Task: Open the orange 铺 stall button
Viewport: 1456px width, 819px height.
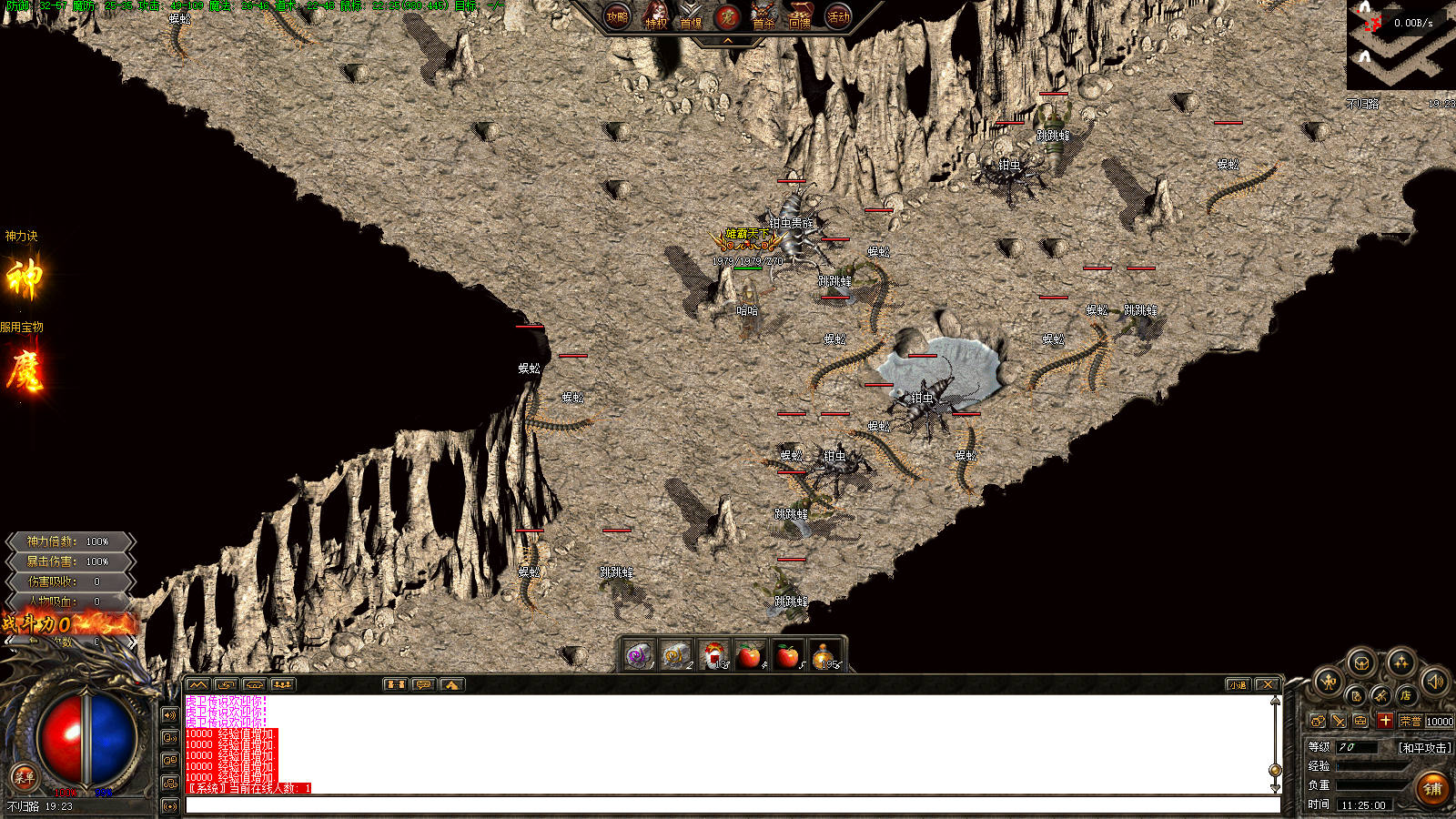Action: pyautogui.click(x=1432, y=788)
